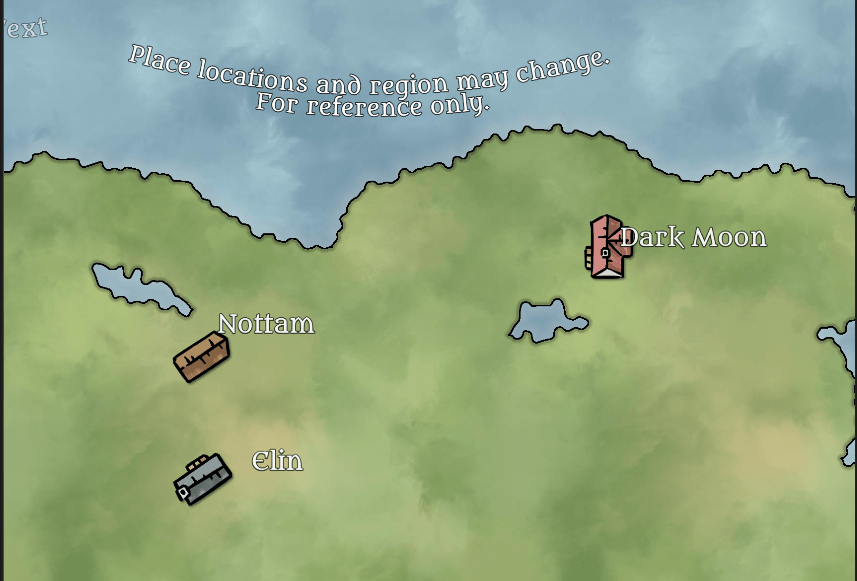Select the Nottam town marker
Screen dimensions: 857x581
click(202, 357)
